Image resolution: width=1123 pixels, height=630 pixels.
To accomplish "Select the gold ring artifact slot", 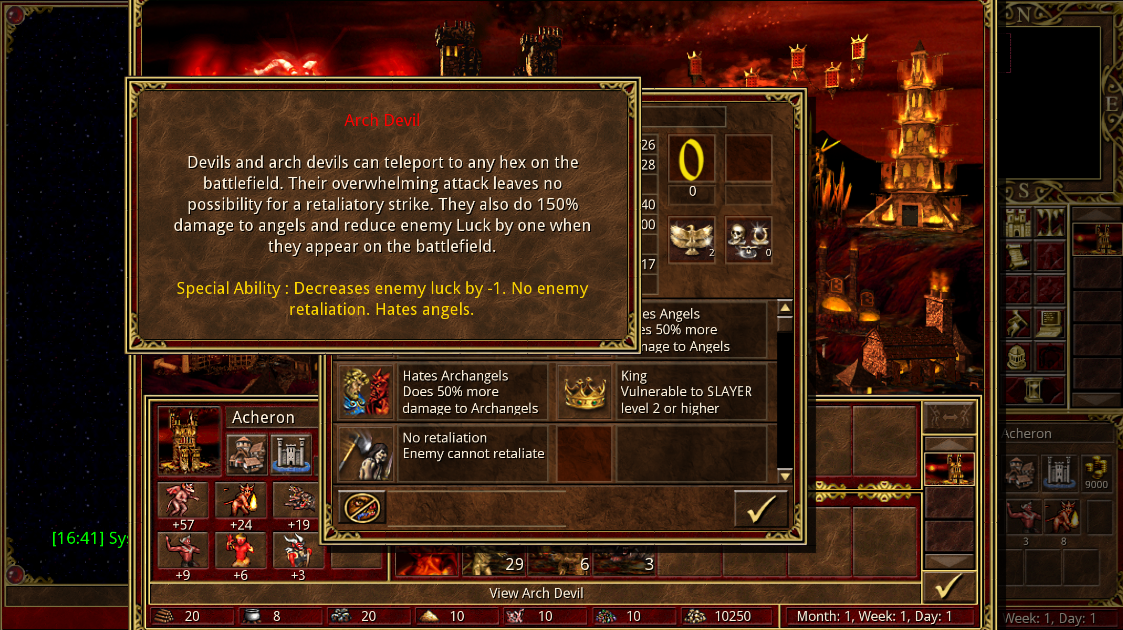I will pos(691,159).
